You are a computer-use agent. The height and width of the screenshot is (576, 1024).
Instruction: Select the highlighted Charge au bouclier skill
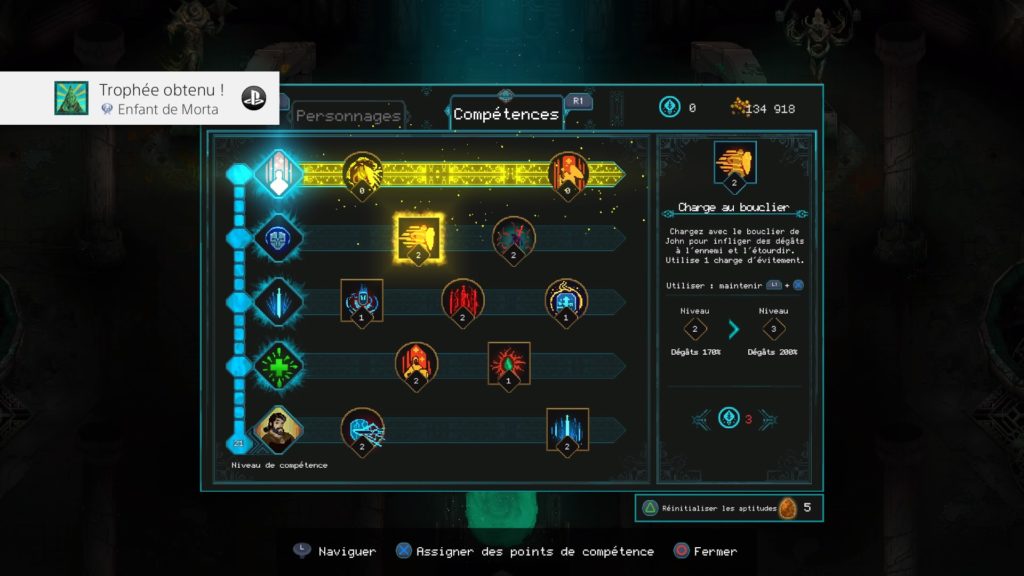418,237
